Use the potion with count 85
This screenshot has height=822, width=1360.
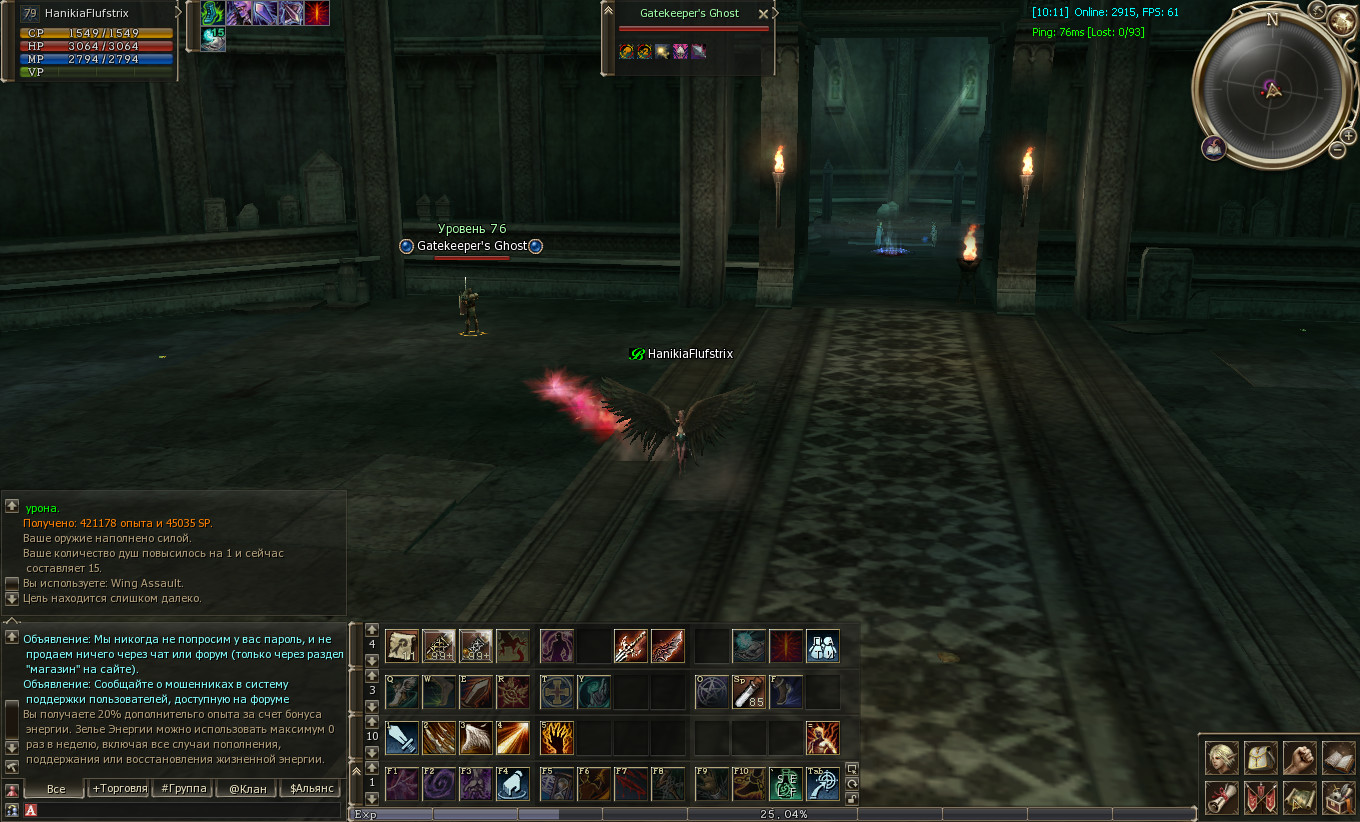[x=749, y=691]
